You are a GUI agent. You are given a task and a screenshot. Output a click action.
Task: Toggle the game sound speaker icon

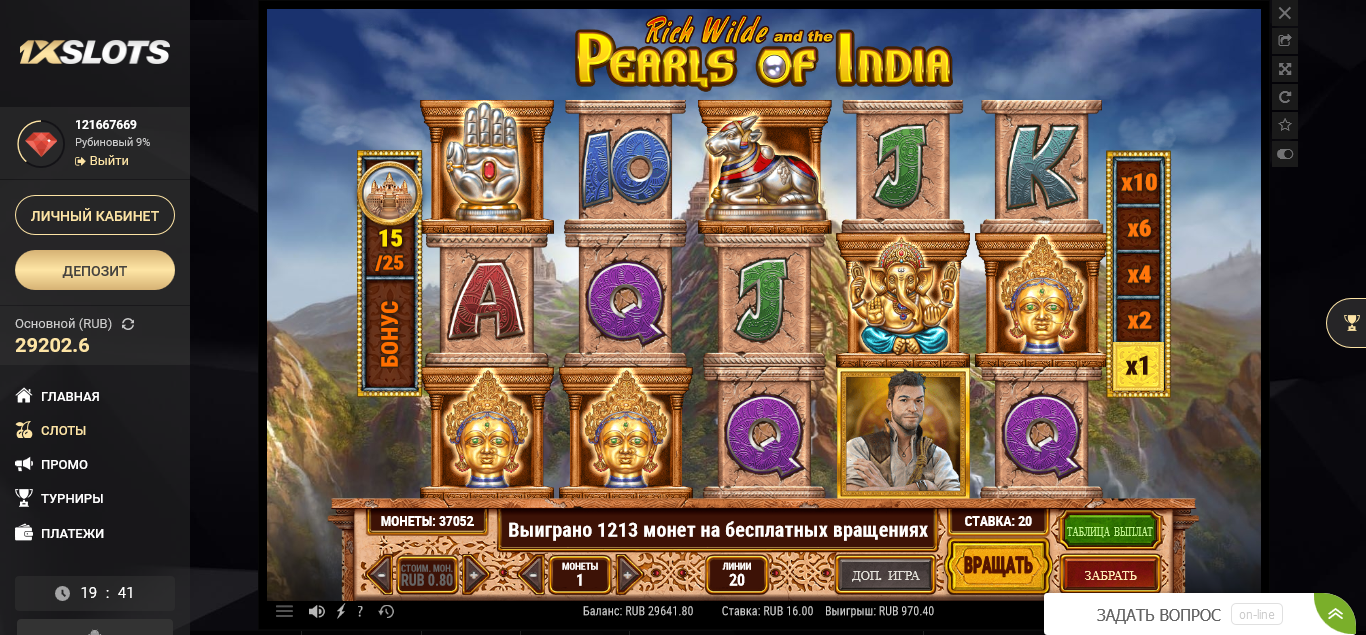click(x=316, y=611)
